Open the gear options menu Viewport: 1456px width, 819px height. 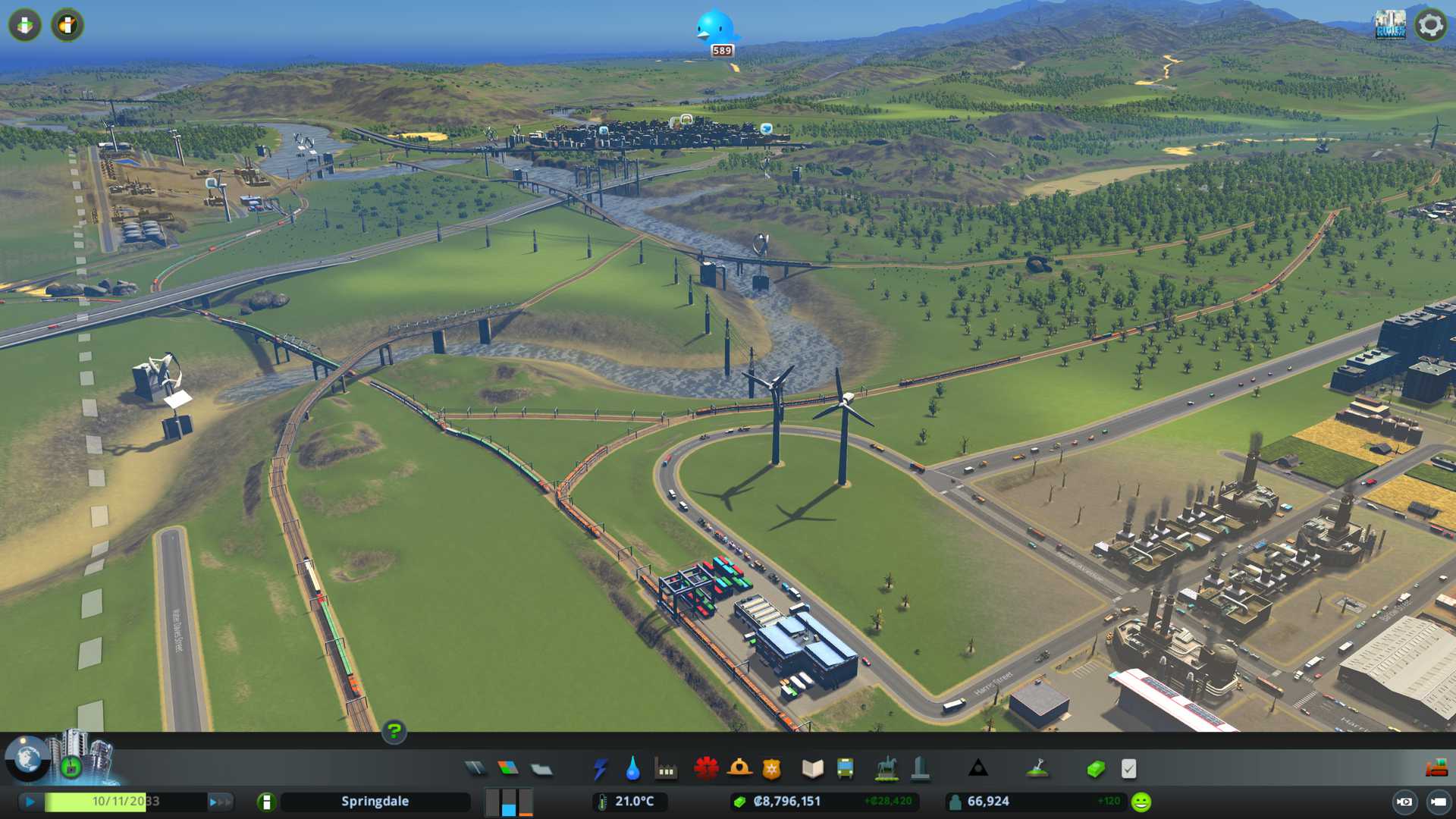tap(1431, 26)
